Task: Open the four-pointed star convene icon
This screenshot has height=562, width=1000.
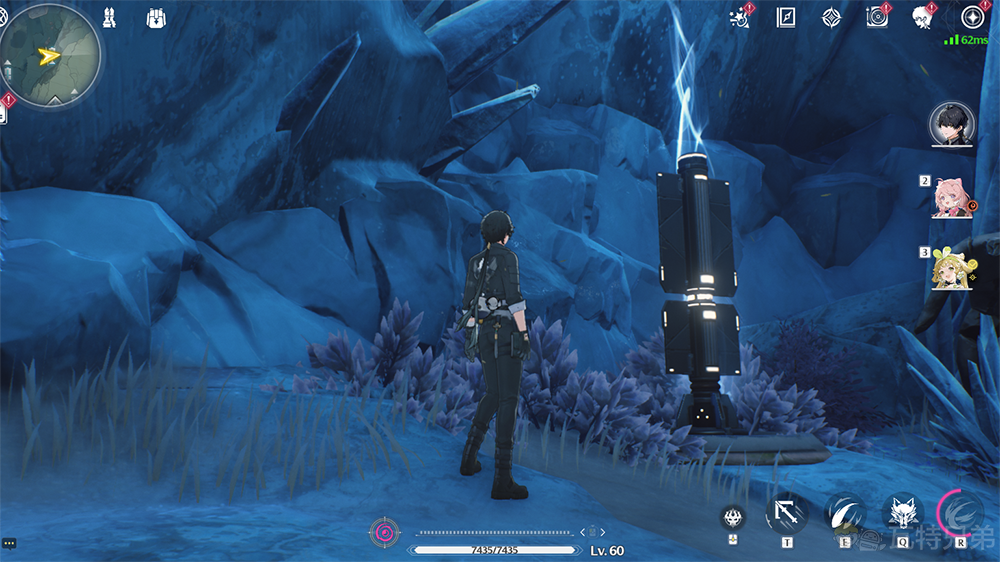Action: [x=831, y=17]
